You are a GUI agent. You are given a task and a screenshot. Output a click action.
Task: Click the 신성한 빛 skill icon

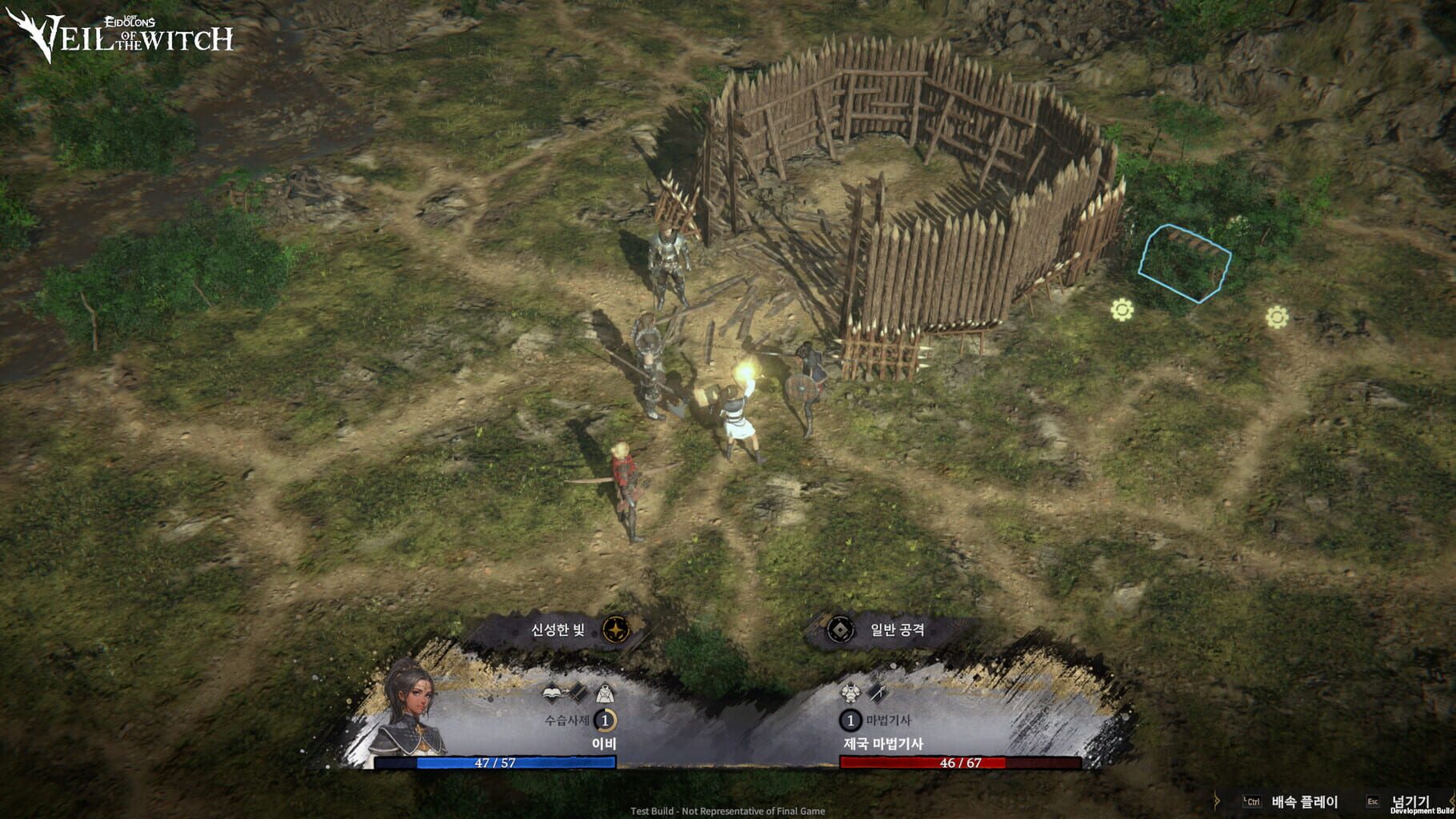[615, 629]
